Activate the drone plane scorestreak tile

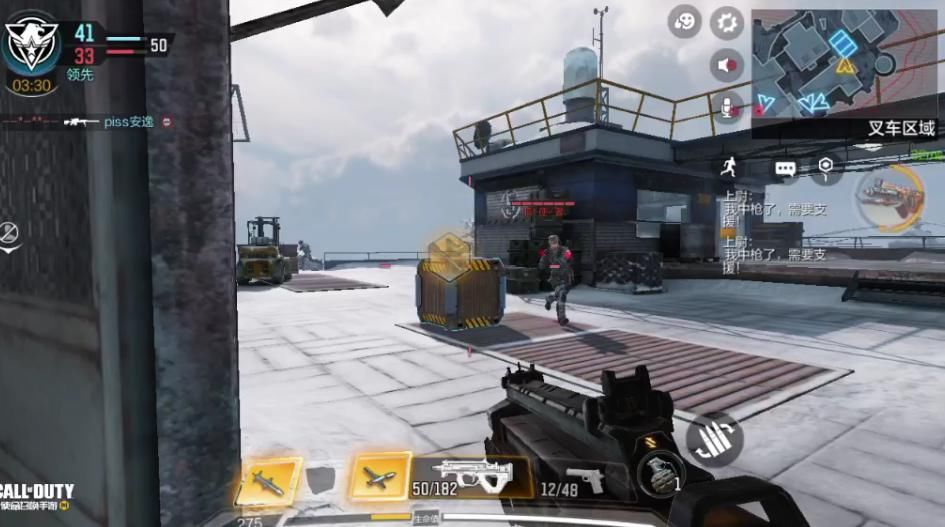(x=381, y=476)
